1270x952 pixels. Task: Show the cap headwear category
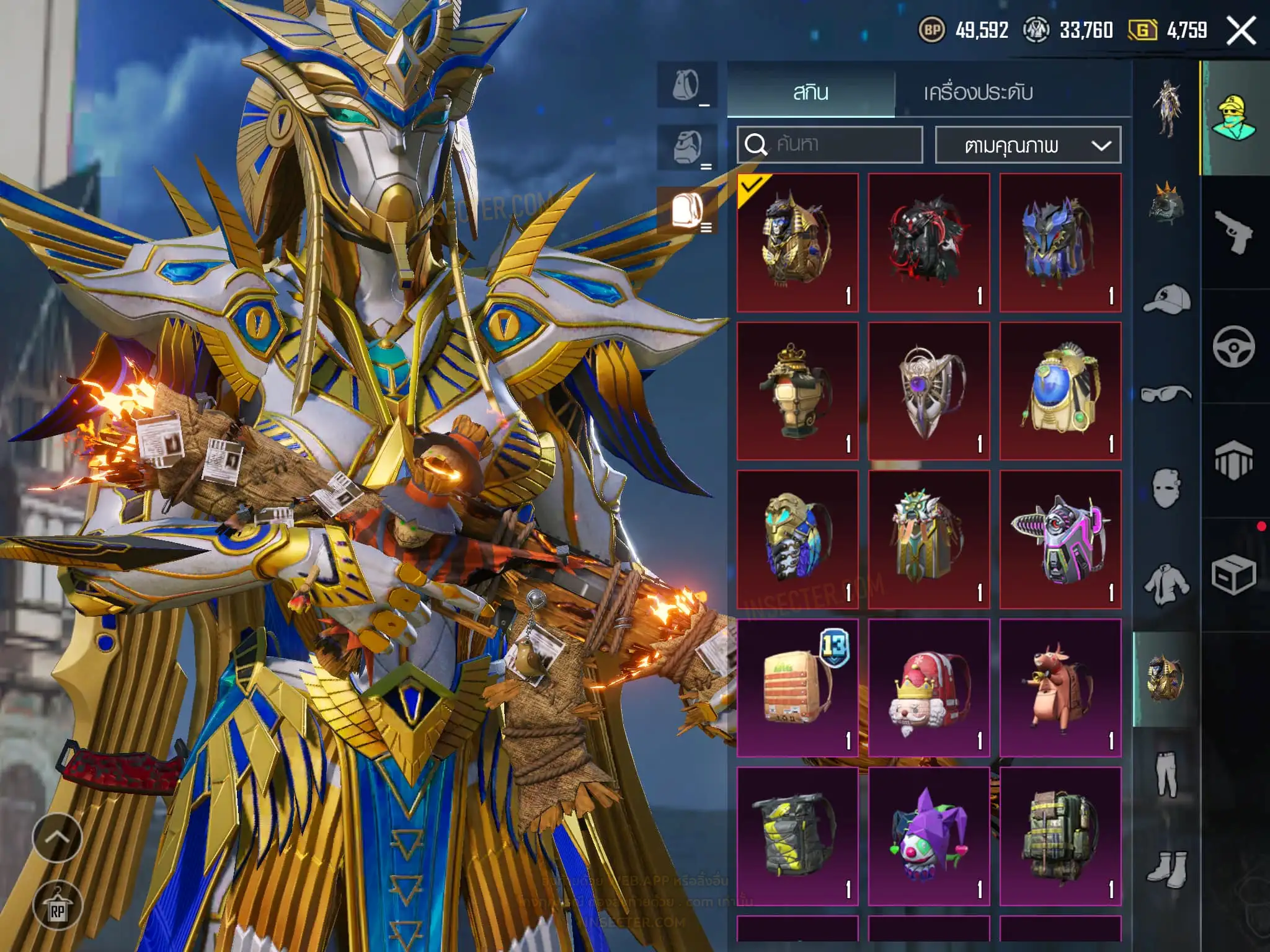click(x=1166, y=300)
